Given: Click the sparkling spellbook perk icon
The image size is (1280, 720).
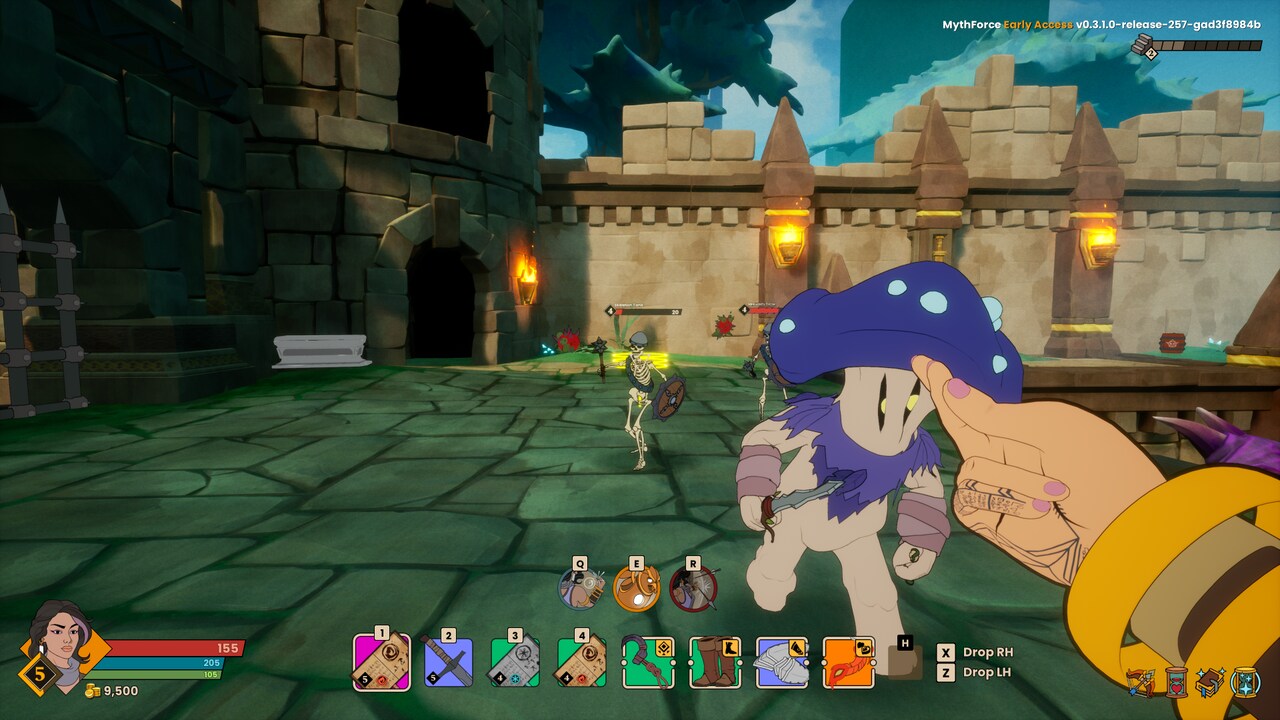Looking at the screenshot, I should [x=1211, y=682].
